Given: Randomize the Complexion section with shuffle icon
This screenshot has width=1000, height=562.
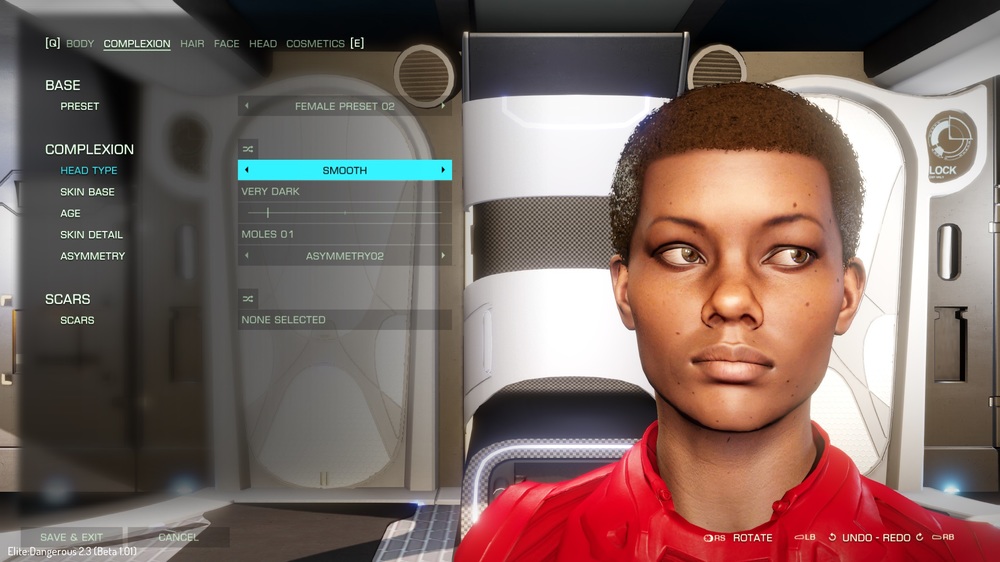Looking at the screenshot, I should pos(248,149).
